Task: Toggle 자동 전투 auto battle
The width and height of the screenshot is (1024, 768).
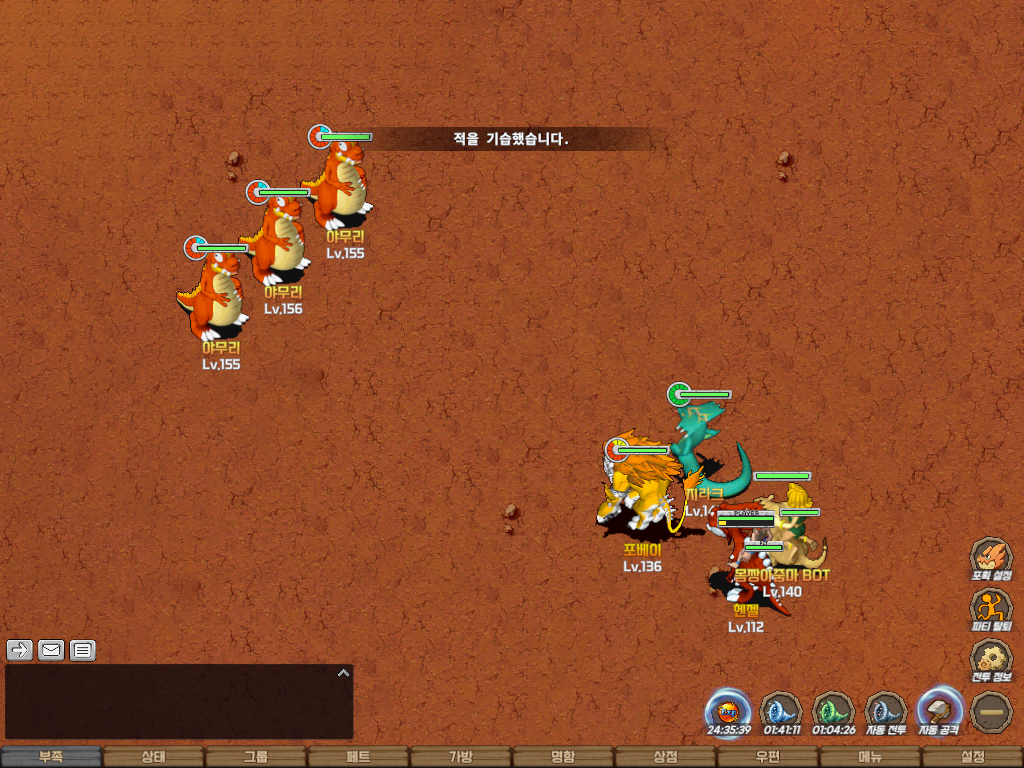Action: pyautogui.click(x=885, y=711)
